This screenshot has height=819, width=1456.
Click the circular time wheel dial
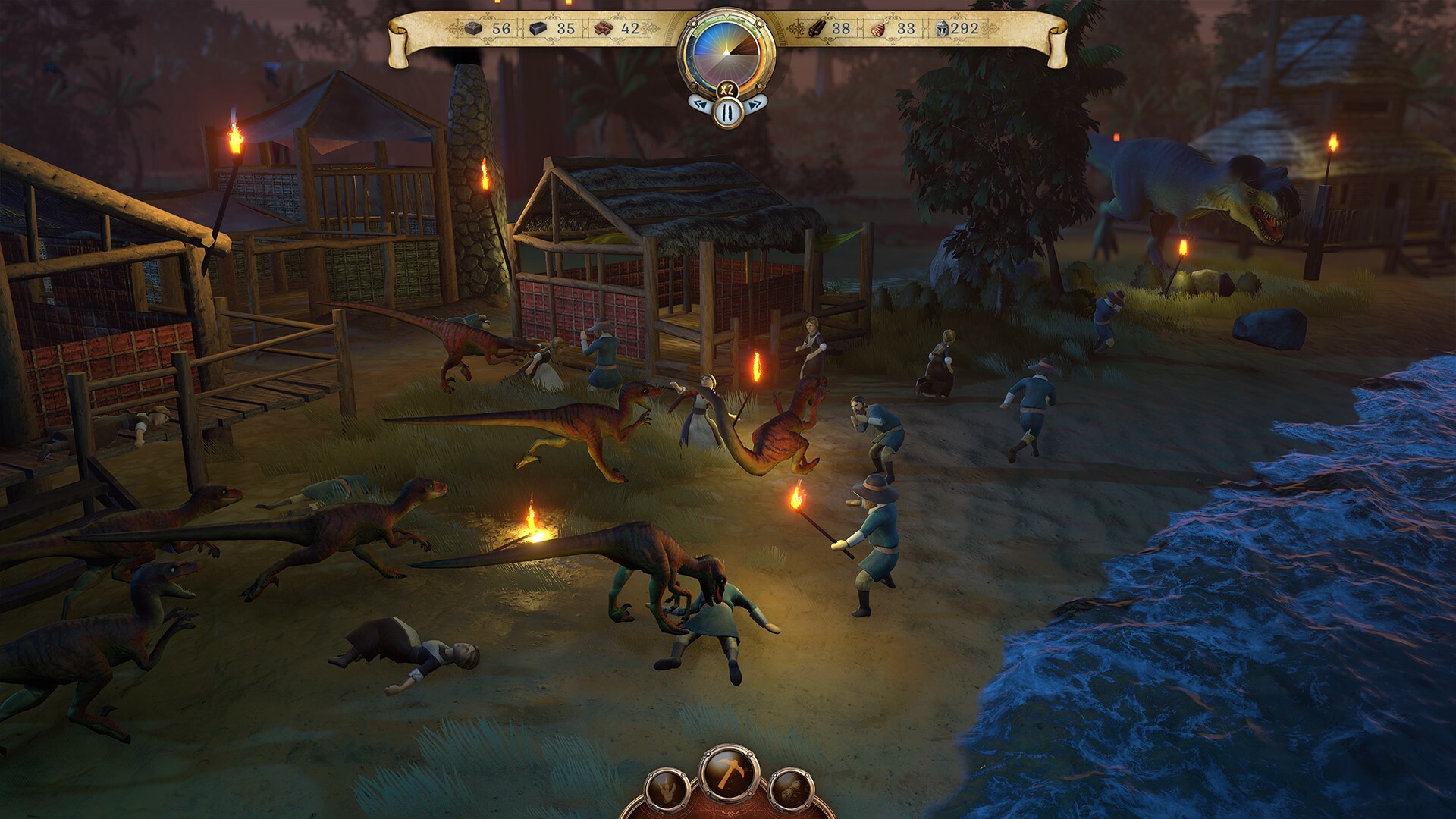[x=726, y=52]
